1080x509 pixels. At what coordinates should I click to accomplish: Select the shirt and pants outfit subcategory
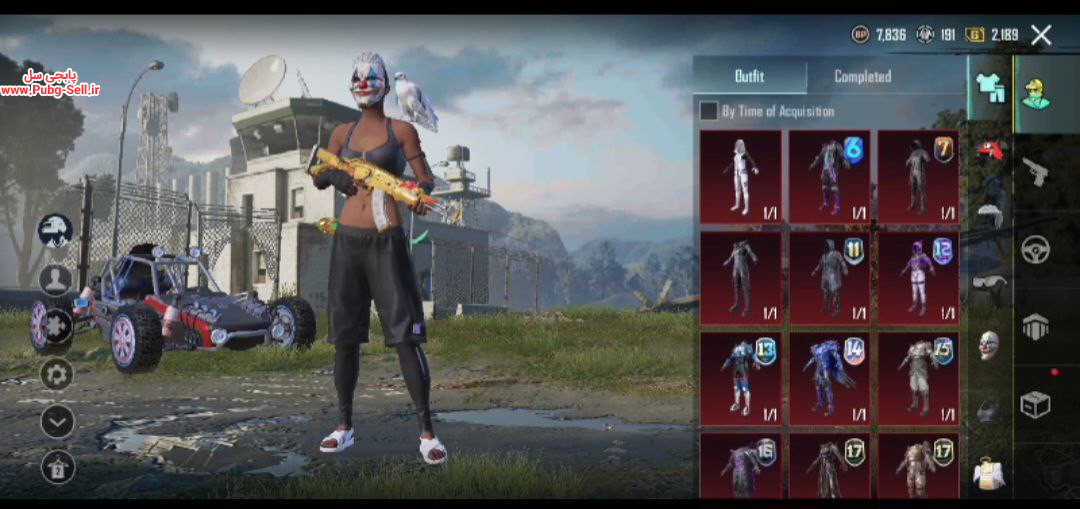pyautogui.click(x=990, y=88)
